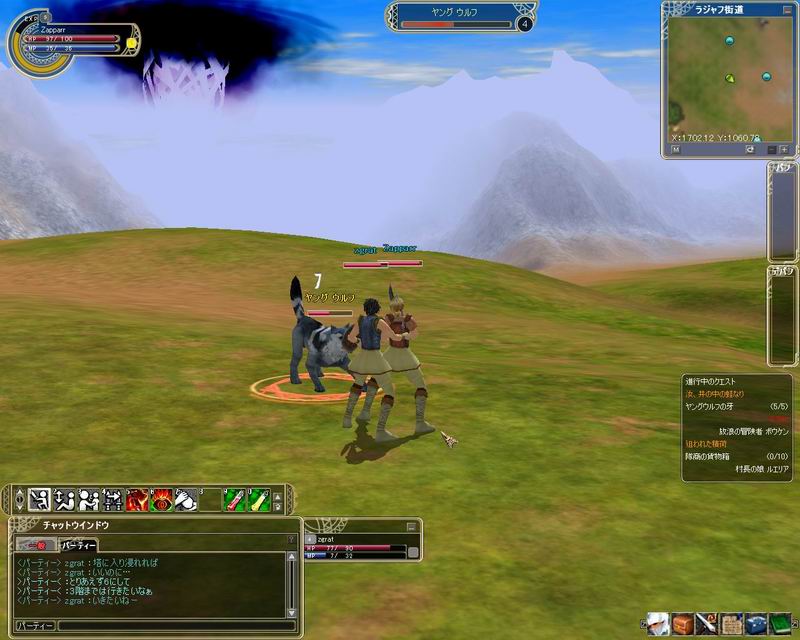800x640 pixels.
Task: Switch to the 一般 chat tab
Action: click(x=35, y=545)
